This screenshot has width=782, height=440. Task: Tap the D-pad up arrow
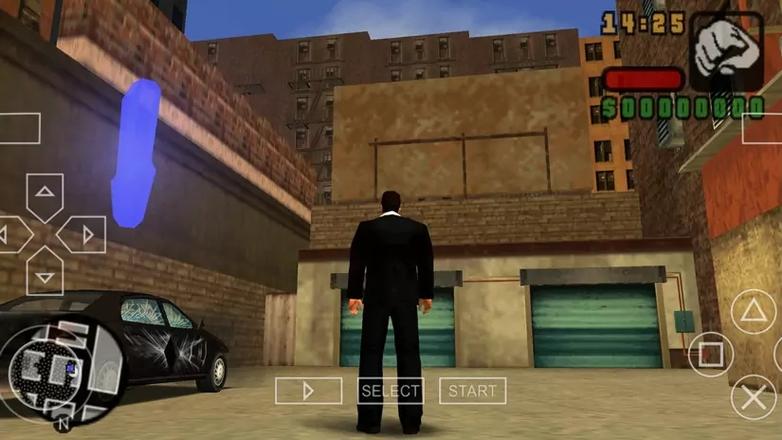(44, 195)
